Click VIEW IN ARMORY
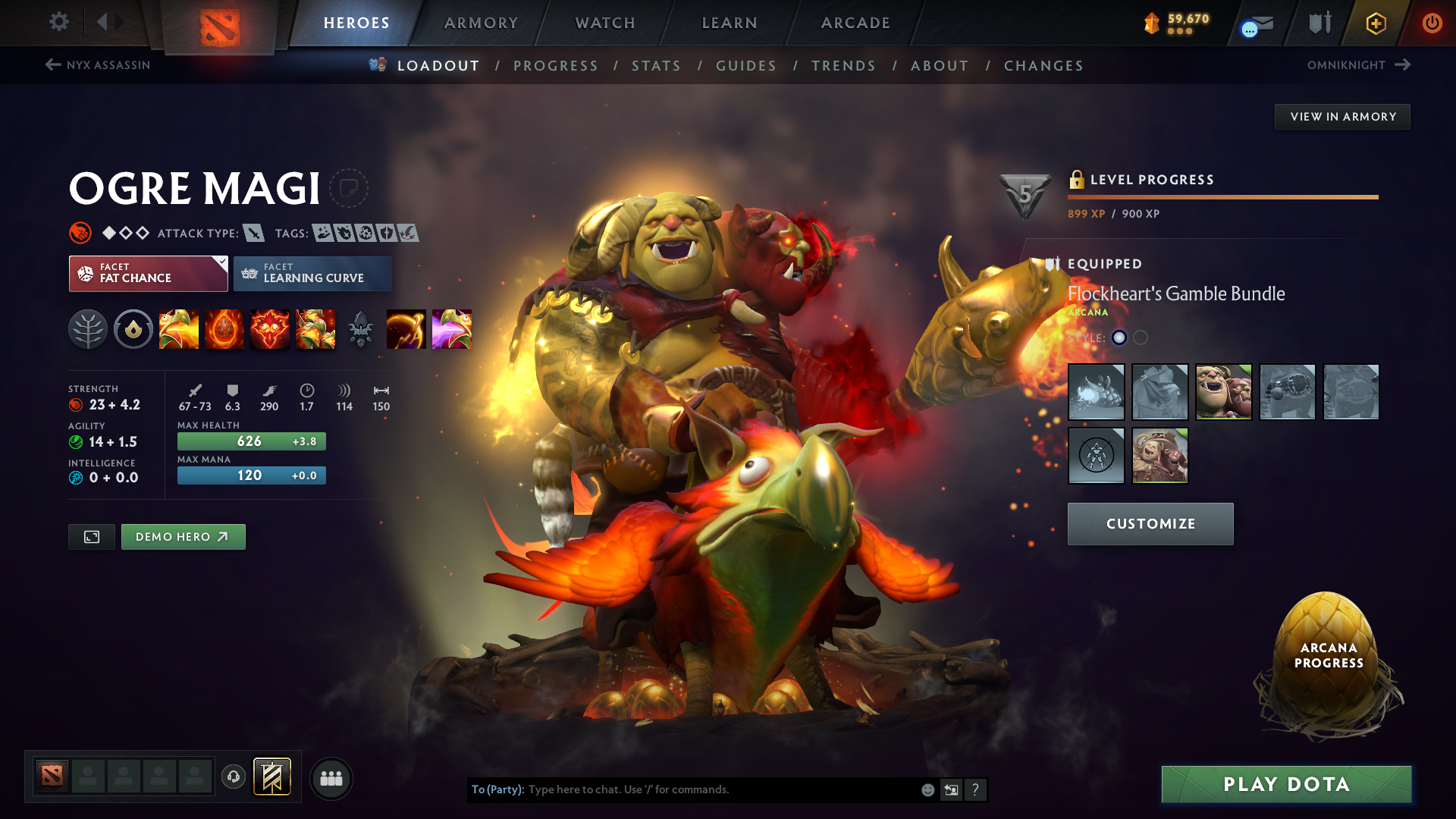This screenshot has height=819, width=1456. (x=1342, y=116)
